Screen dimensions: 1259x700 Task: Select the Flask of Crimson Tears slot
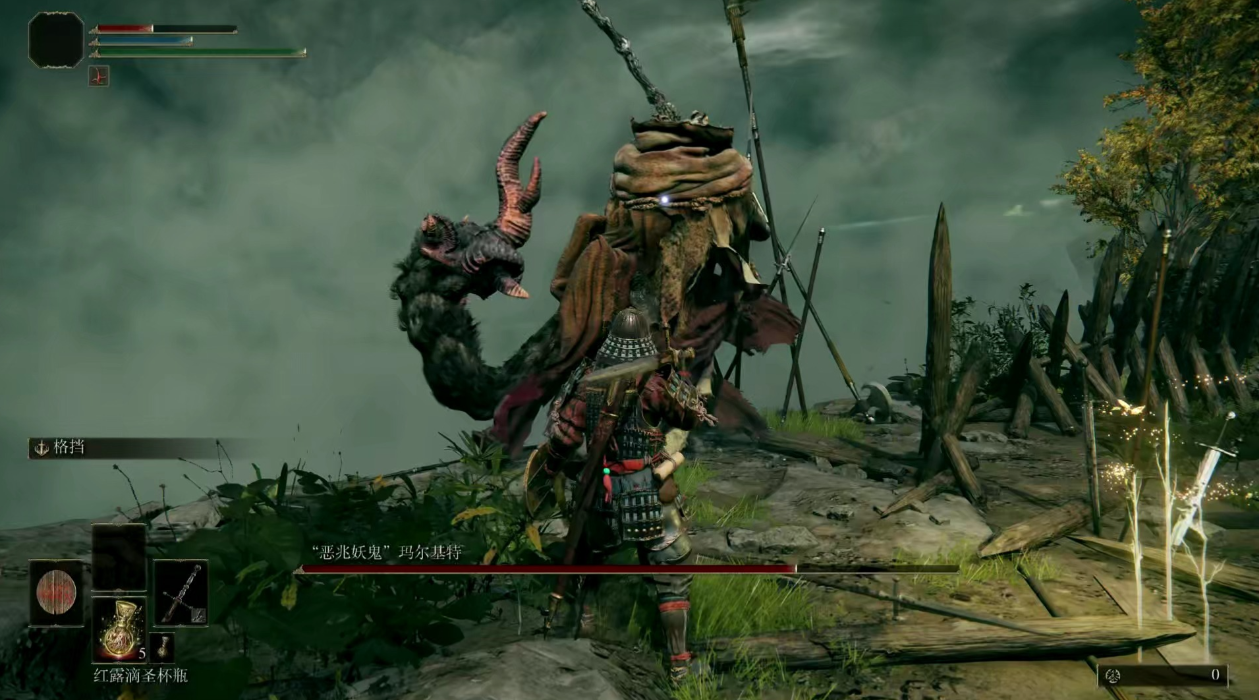[119, 628]
